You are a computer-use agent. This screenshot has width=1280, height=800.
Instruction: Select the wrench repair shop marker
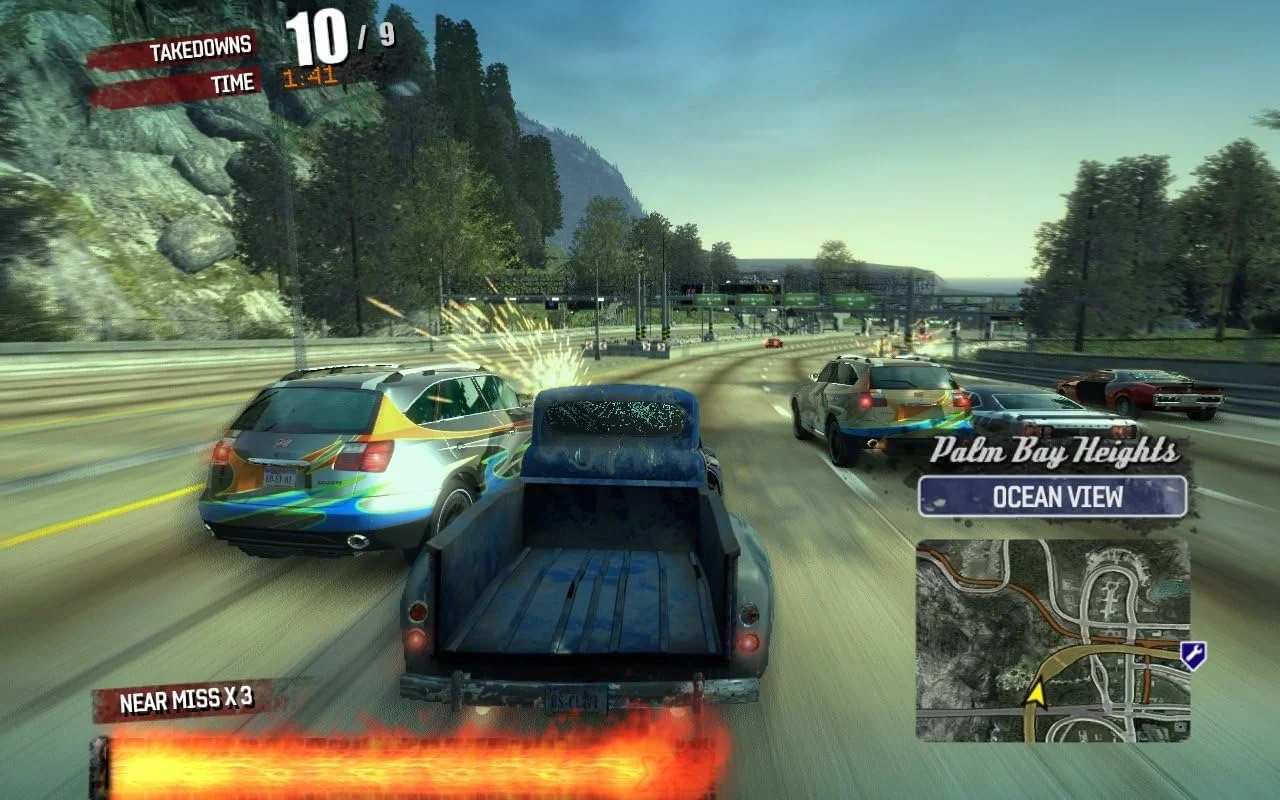(1192, 655)
